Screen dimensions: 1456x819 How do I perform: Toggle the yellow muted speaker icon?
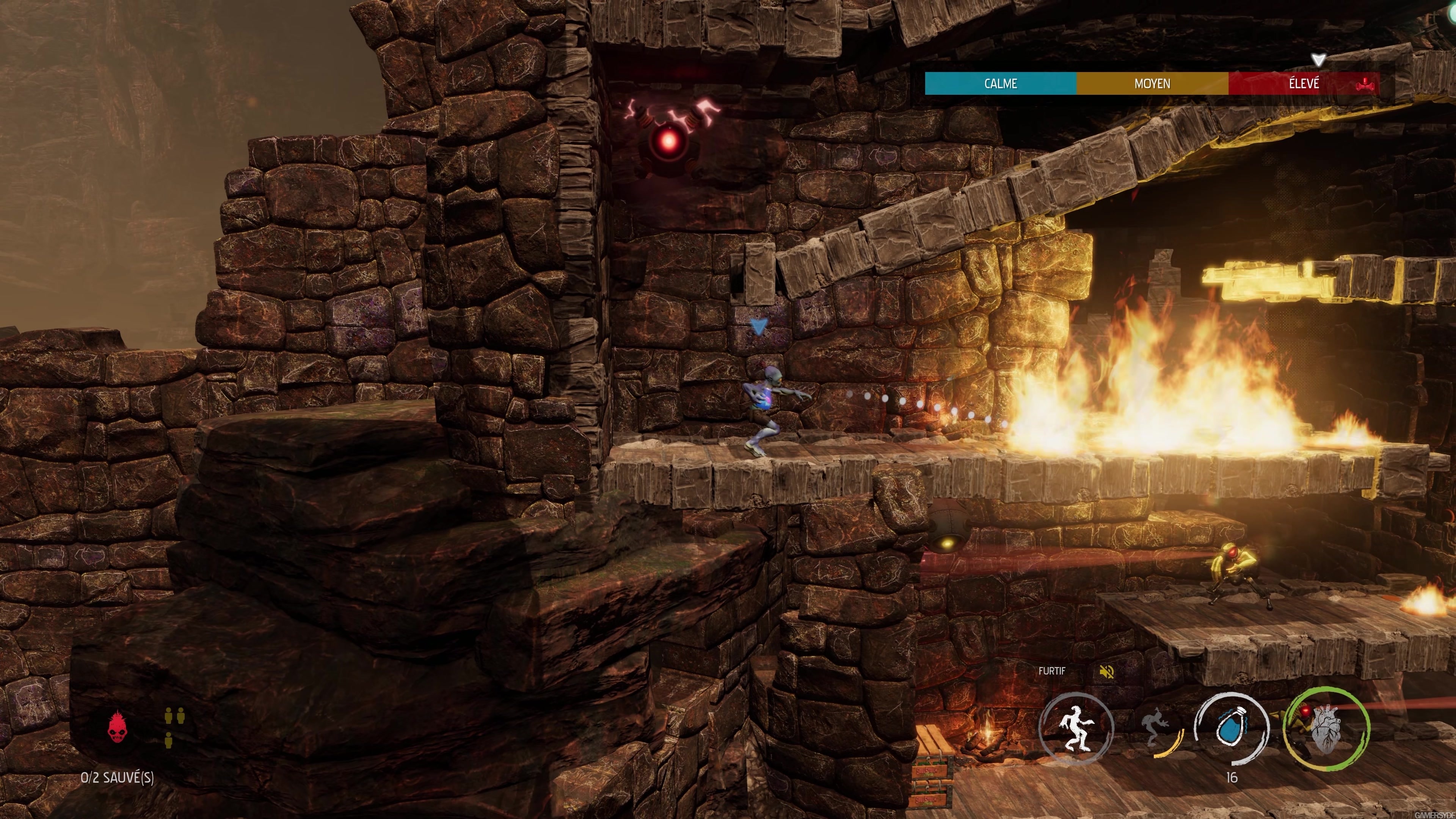click(1106, 672)
